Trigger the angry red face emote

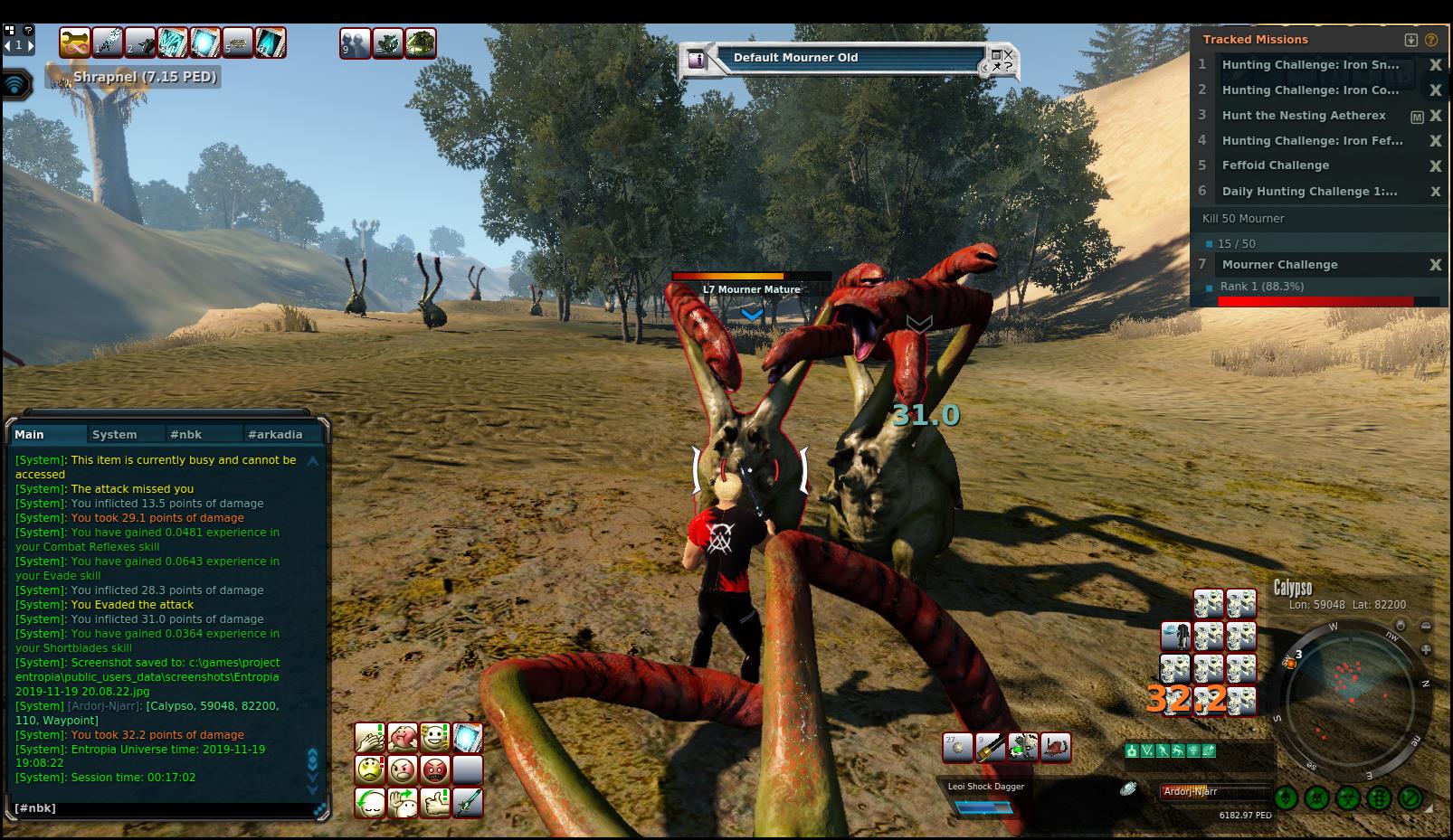[435, 770]
